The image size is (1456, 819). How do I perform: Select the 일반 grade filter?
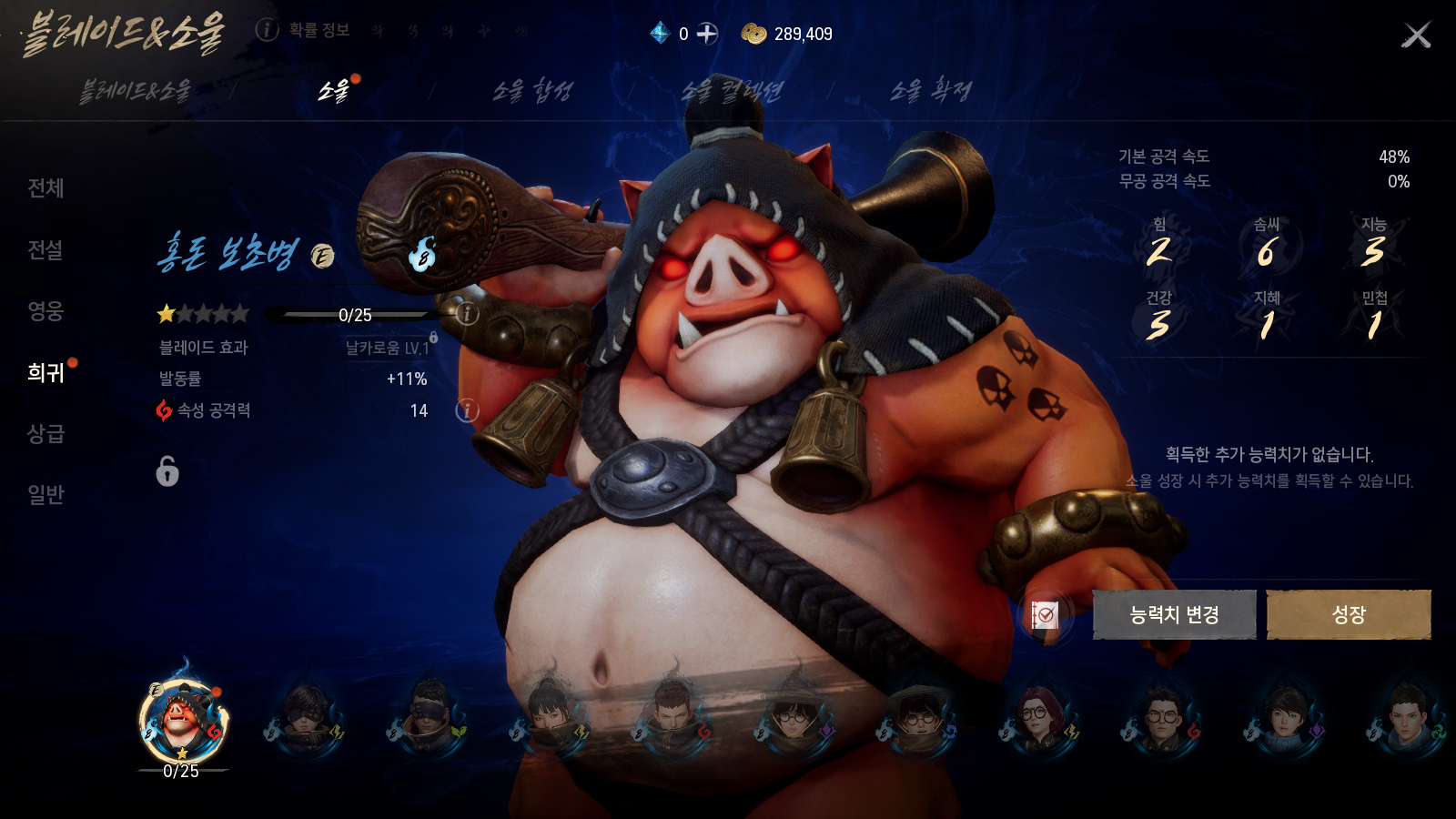coord(45,495)
